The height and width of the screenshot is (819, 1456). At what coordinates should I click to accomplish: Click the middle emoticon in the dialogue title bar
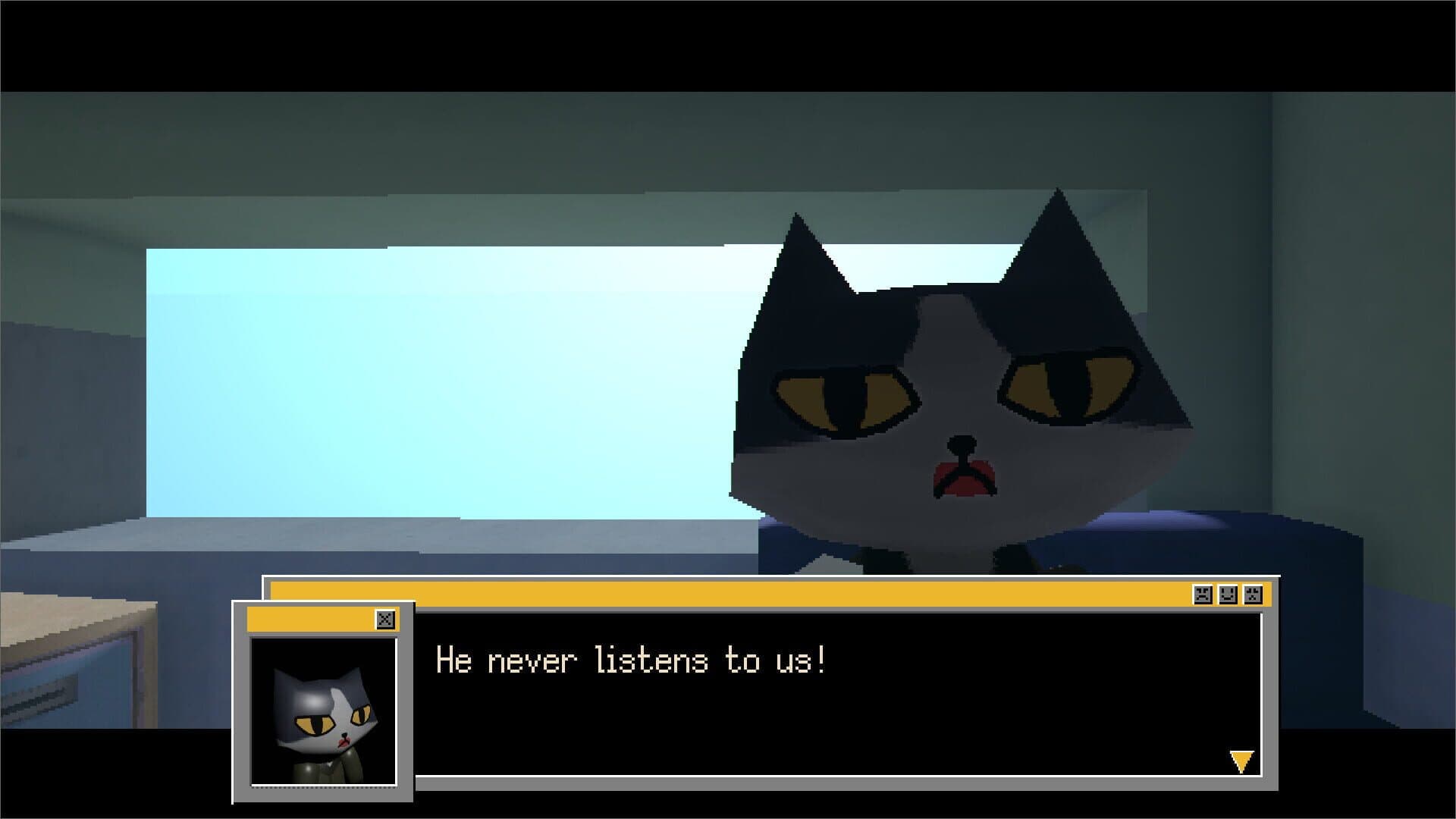click(1228, 594)
